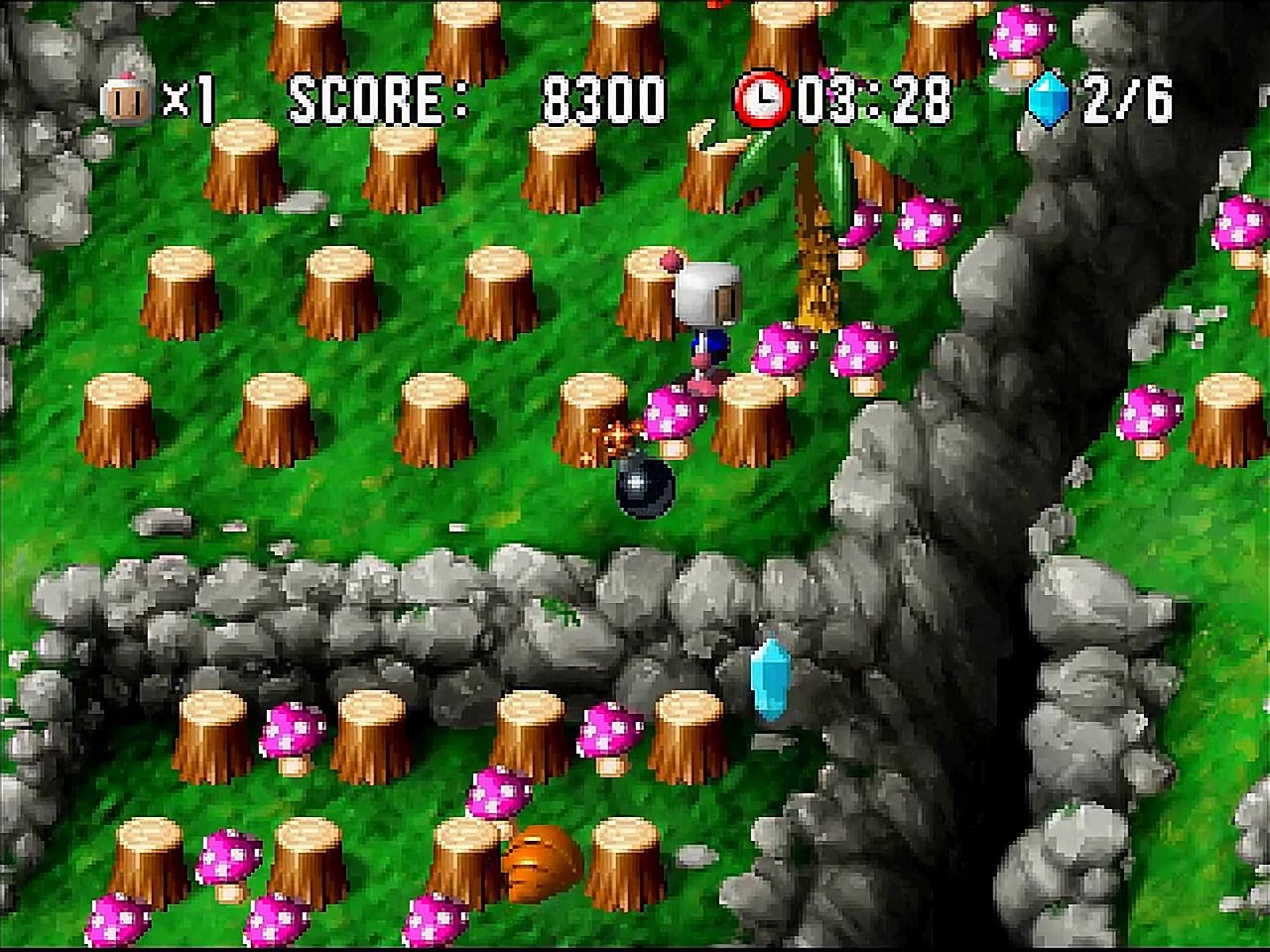Click the red stopwatch timer icon
The width and height of the screenshot is (1270, 952).
point(762,96)
